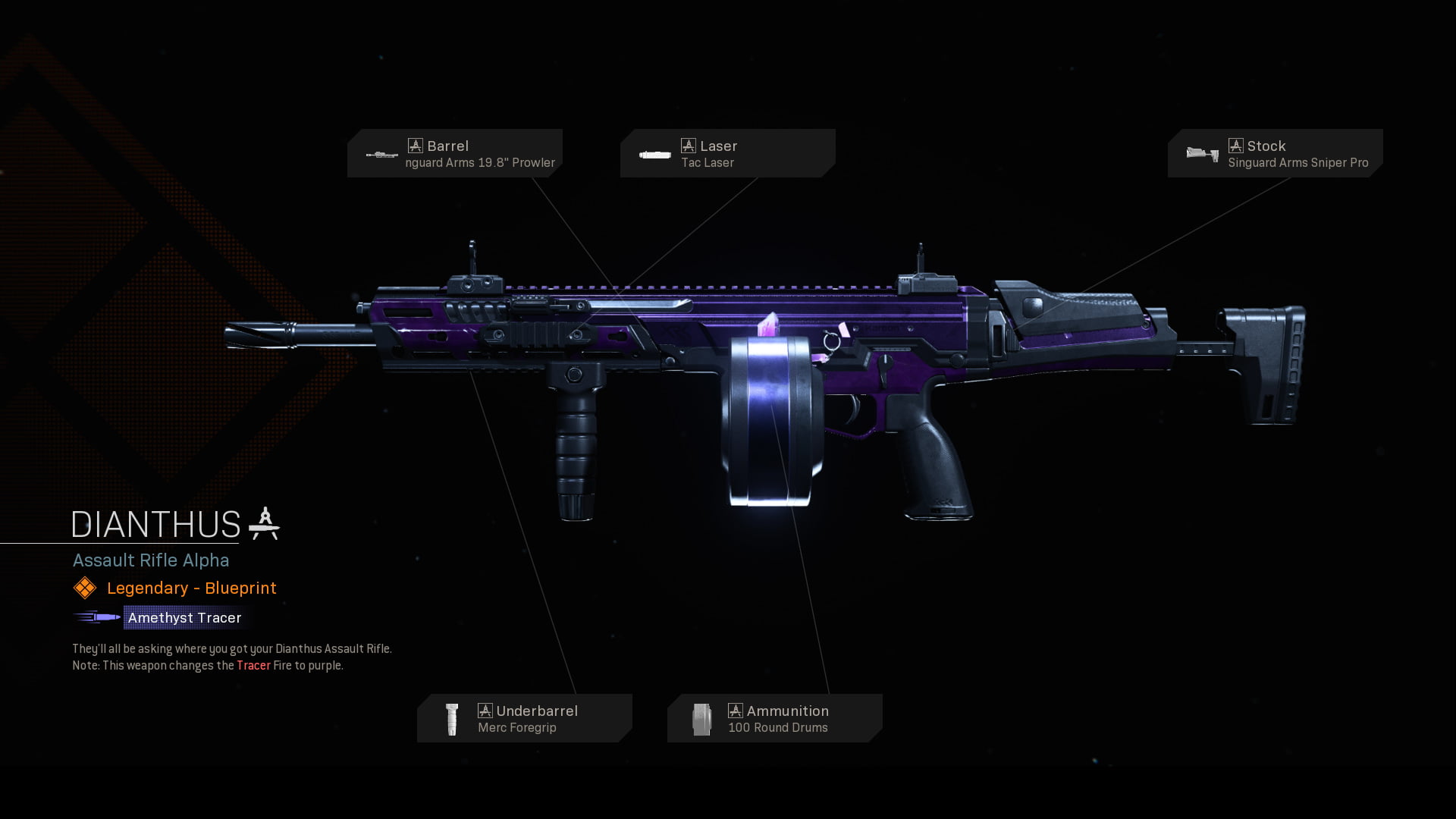
Task: Select the Legendary rarity diamond icon
Action: (84, 588)
